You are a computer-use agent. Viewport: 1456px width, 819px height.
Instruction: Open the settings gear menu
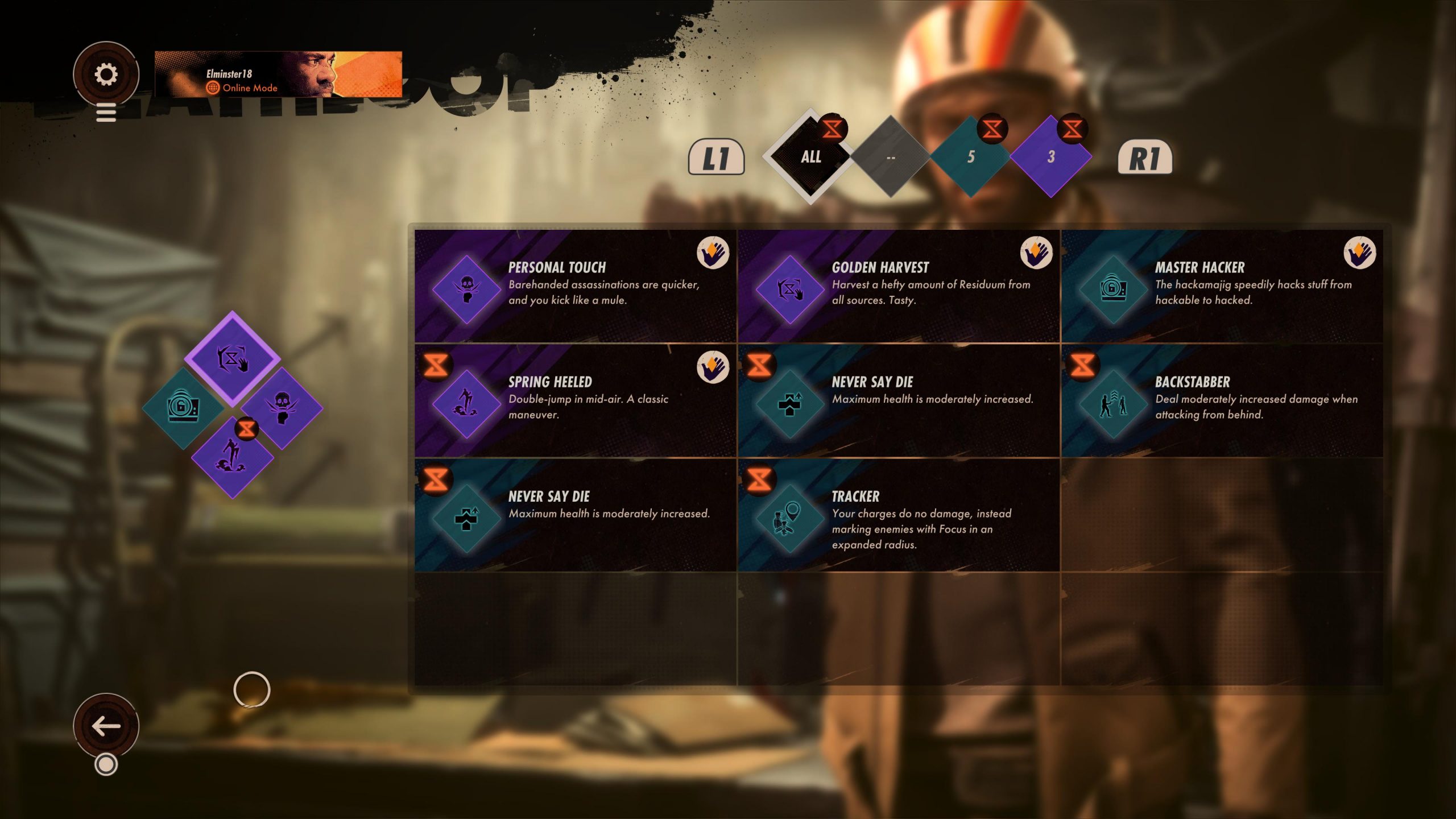(x=106, y=75)
